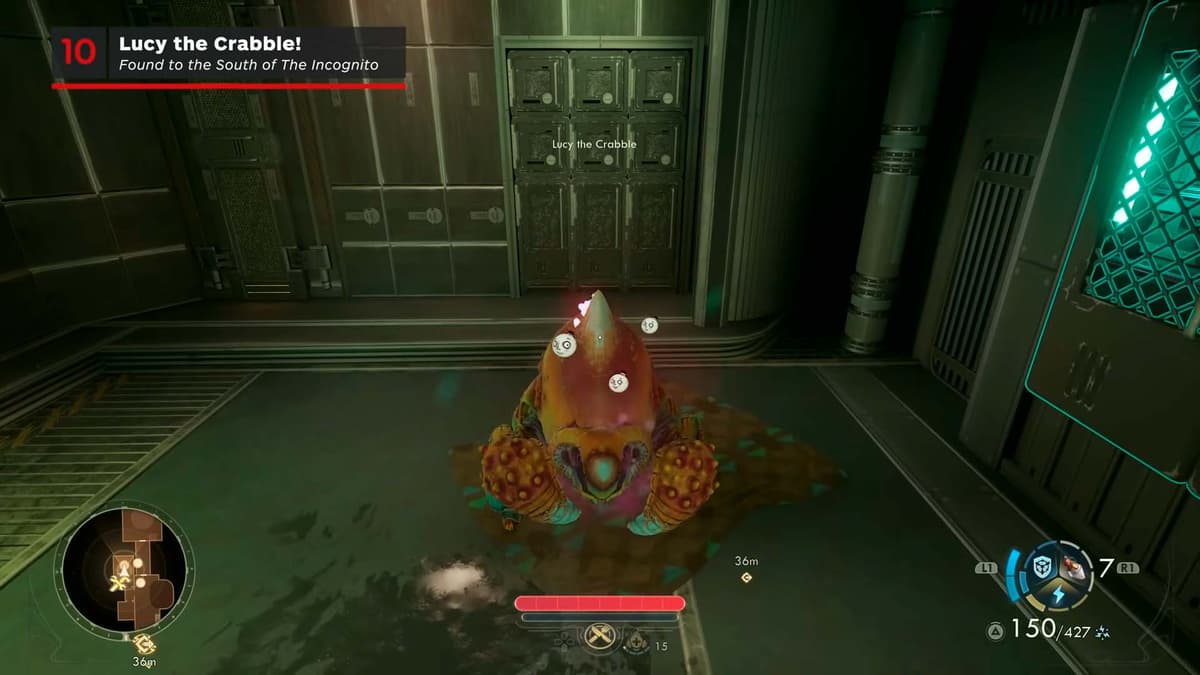
Task: Click the objective marker below the minimap
Action: (142, 643)
